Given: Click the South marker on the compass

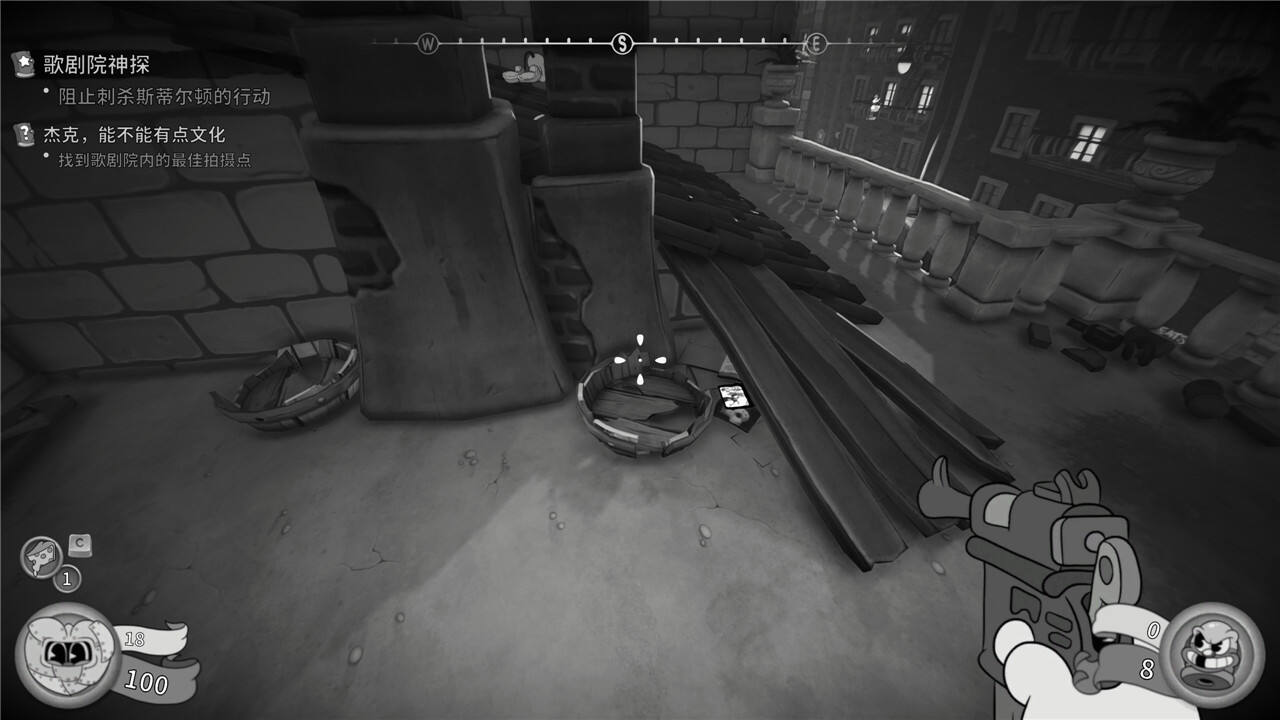Looking at the screenshot, I should point(622,43).
